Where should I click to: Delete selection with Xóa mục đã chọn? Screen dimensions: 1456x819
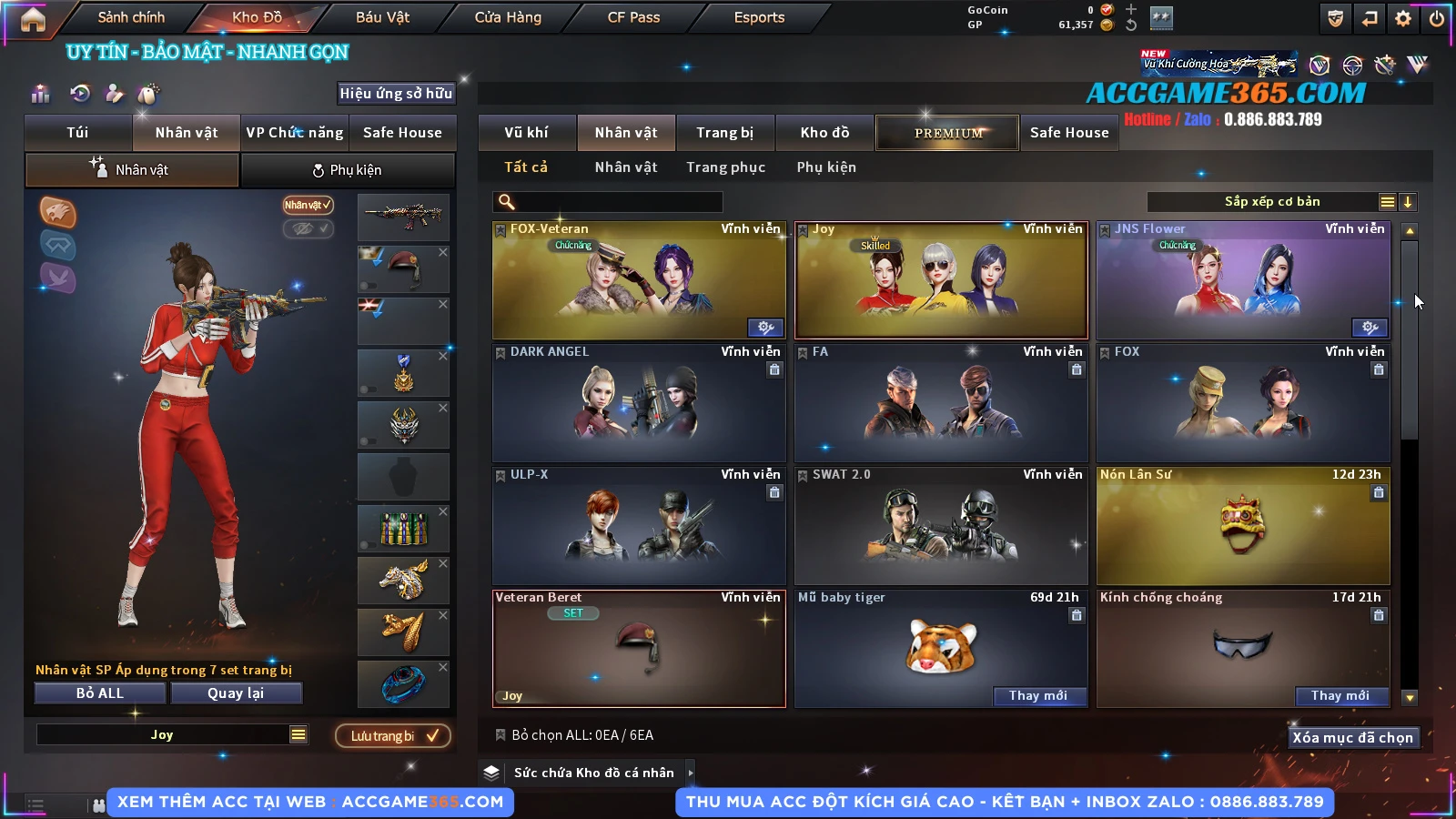coord(1352,738)
